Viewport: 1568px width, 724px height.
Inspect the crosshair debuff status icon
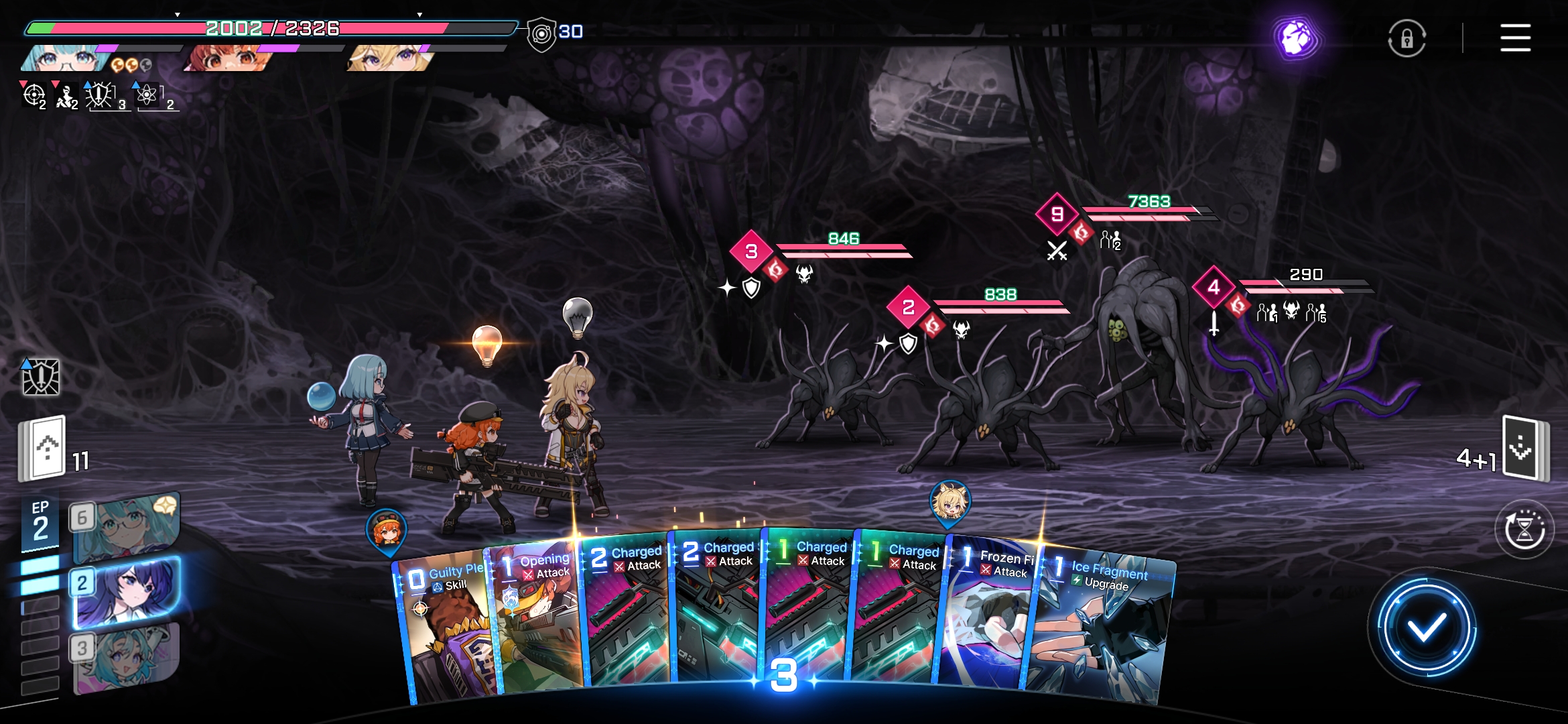34,95
